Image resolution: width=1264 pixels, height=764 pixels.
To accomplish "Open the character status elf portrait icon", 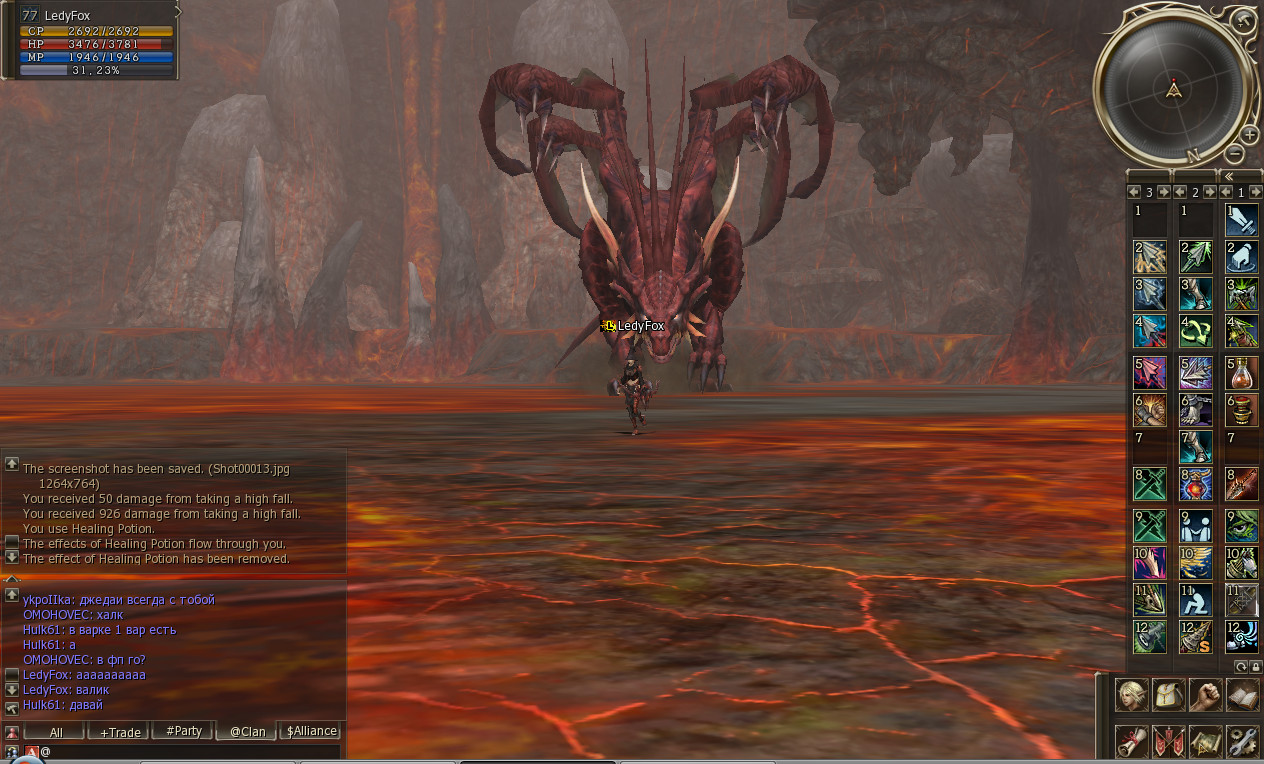I will tap(1132, 694).
